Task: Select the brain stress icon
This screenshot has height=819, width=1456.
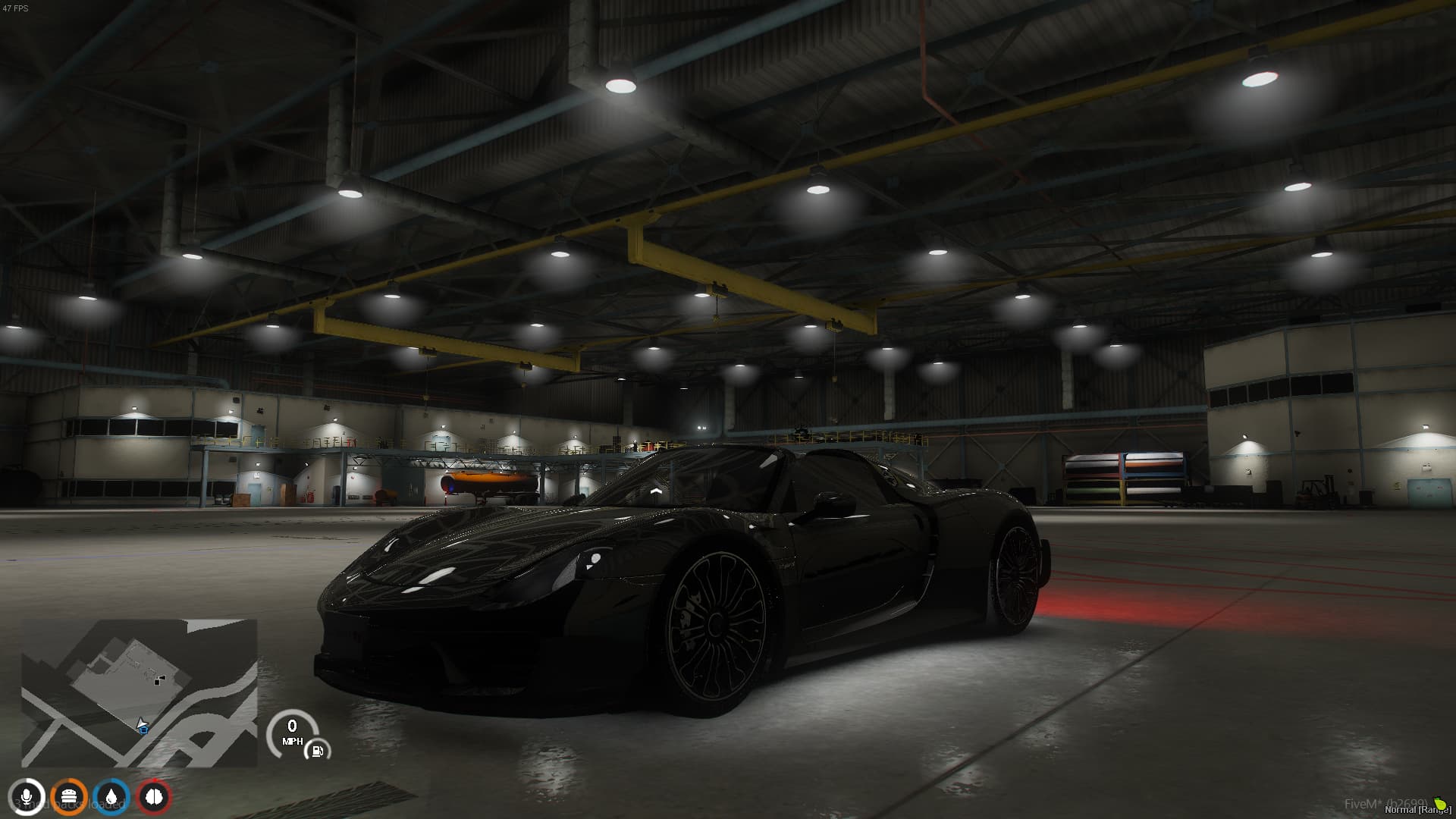Action: [154, 797]
